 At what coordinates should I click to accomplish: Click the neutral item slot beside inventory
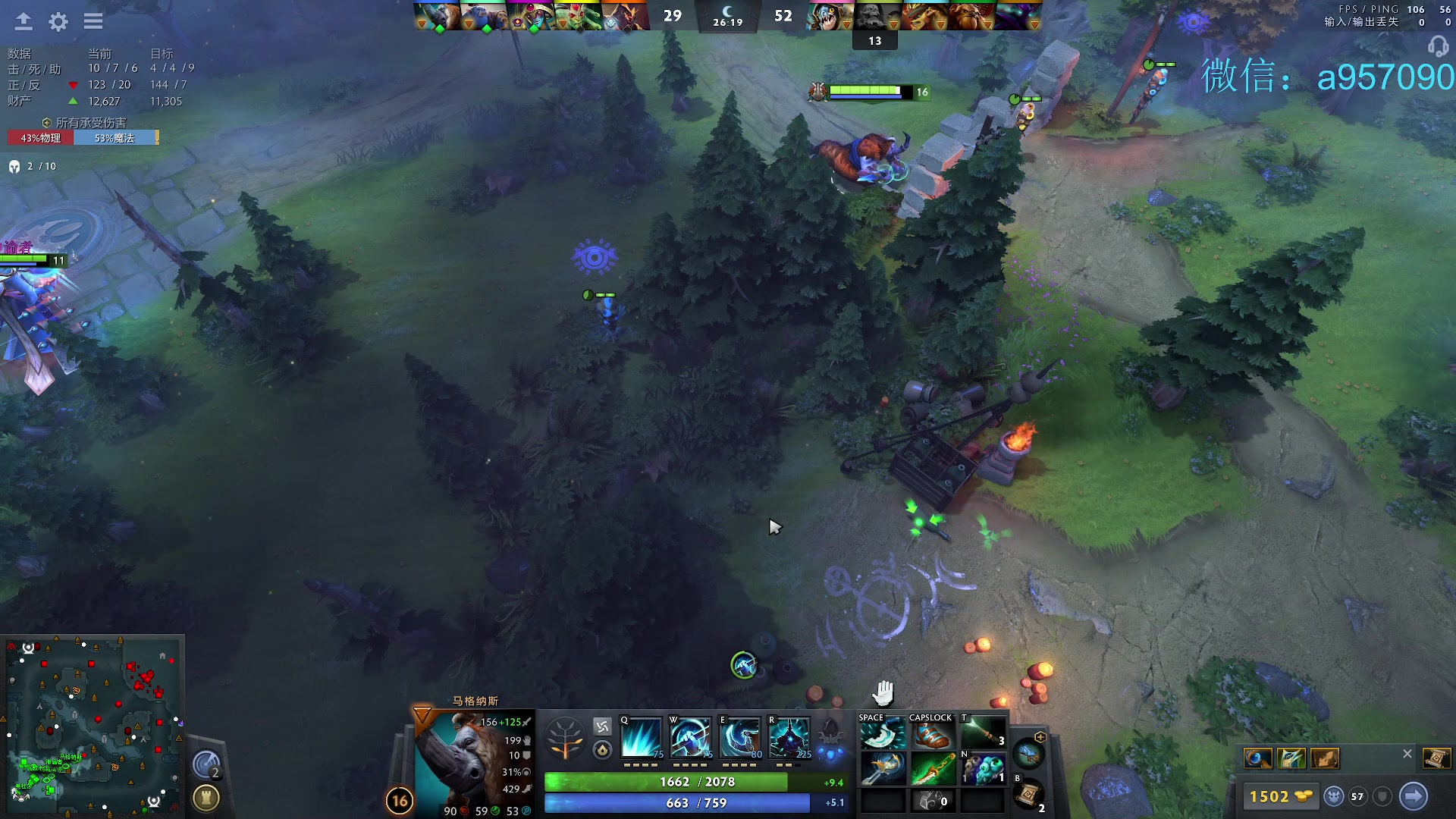[1028, 754]
